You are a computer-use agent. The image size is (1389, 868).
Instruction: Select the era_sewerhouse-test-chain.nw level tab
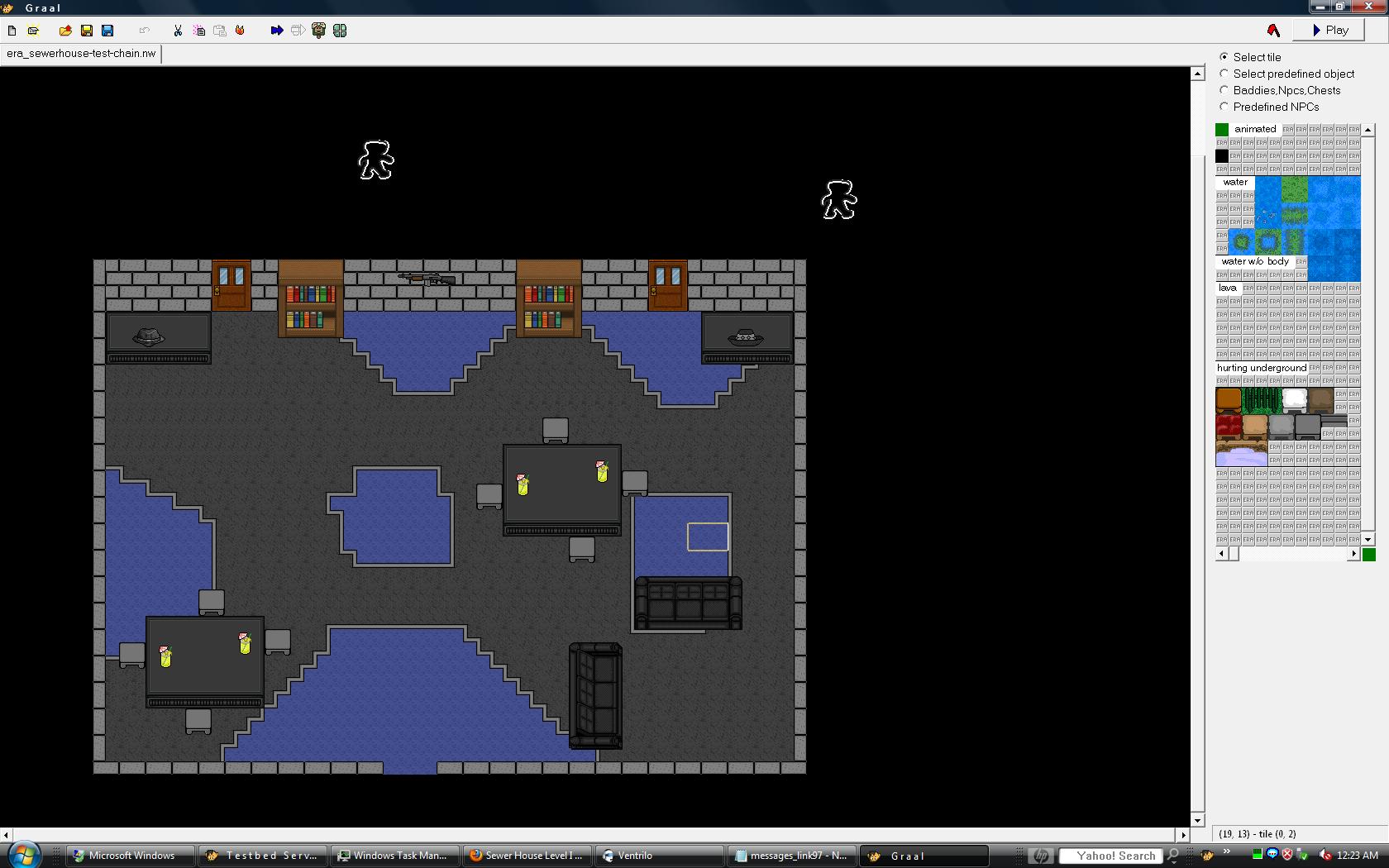81,54
